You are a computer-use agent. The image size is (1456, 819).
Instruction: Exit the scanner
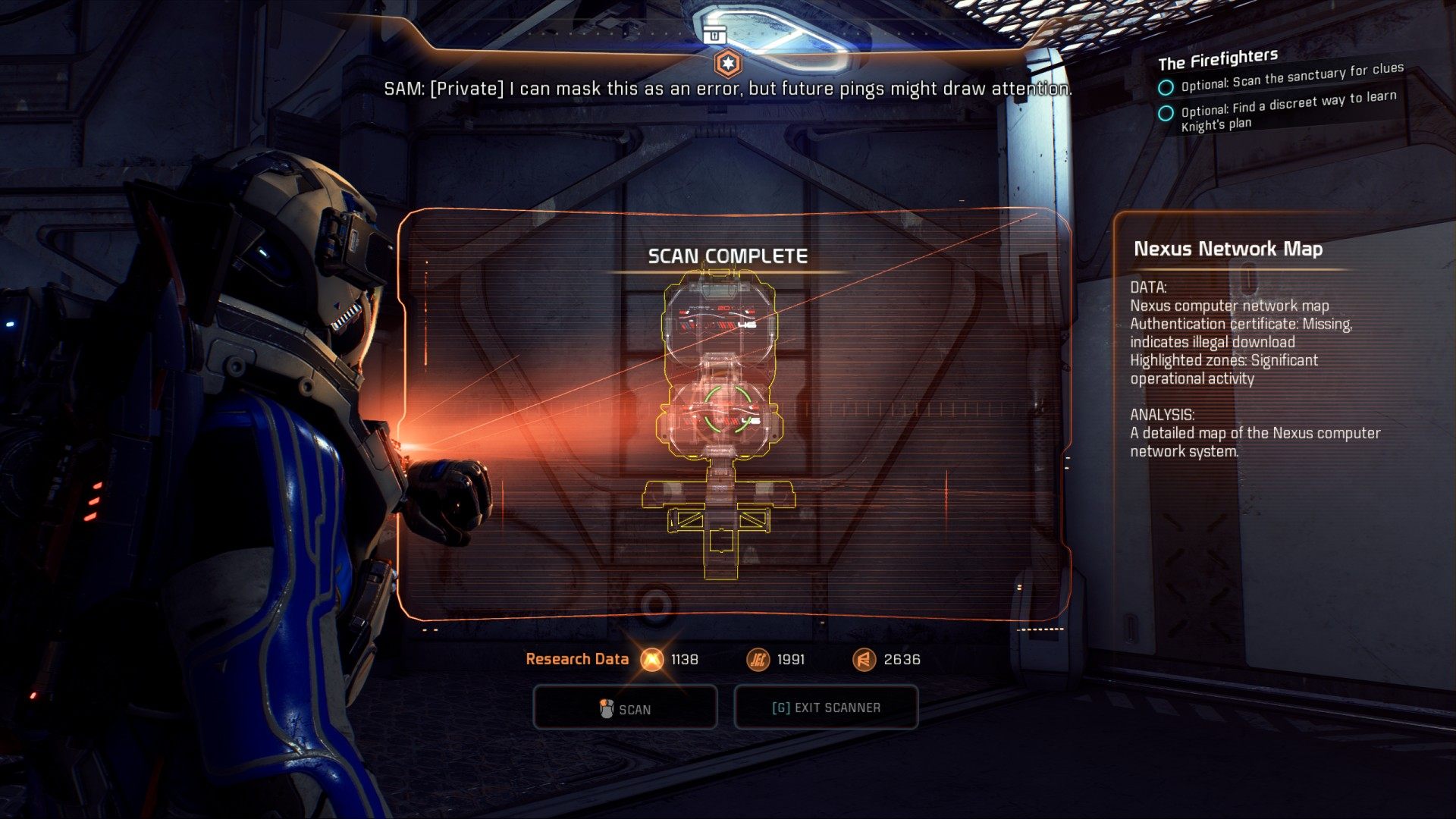[826, 708]
